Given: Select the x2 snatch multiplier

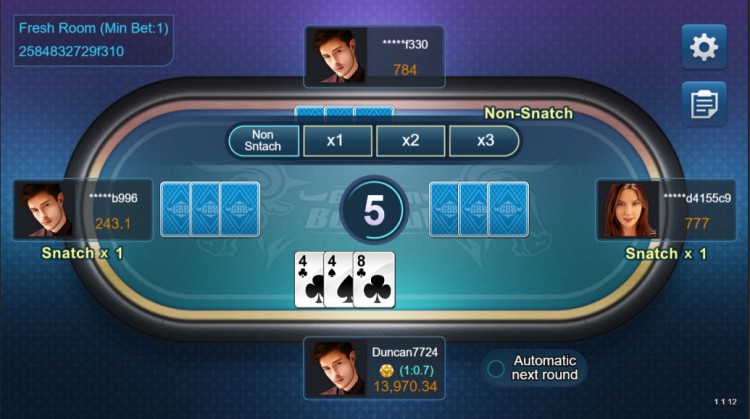Looking at the screenshot, I should pyautogui.click(x=410, y=141).
